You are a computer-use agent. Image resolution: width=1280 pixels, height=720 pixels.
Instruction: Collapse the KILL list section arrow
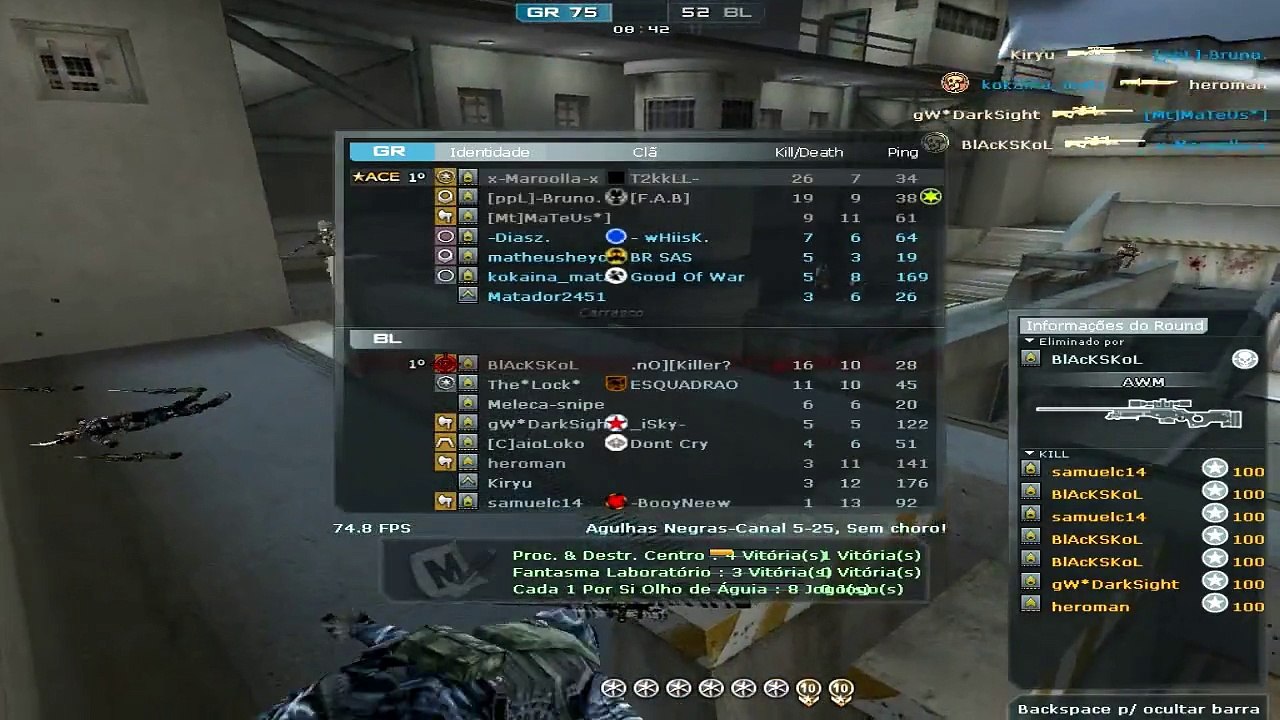(1029, 454)
